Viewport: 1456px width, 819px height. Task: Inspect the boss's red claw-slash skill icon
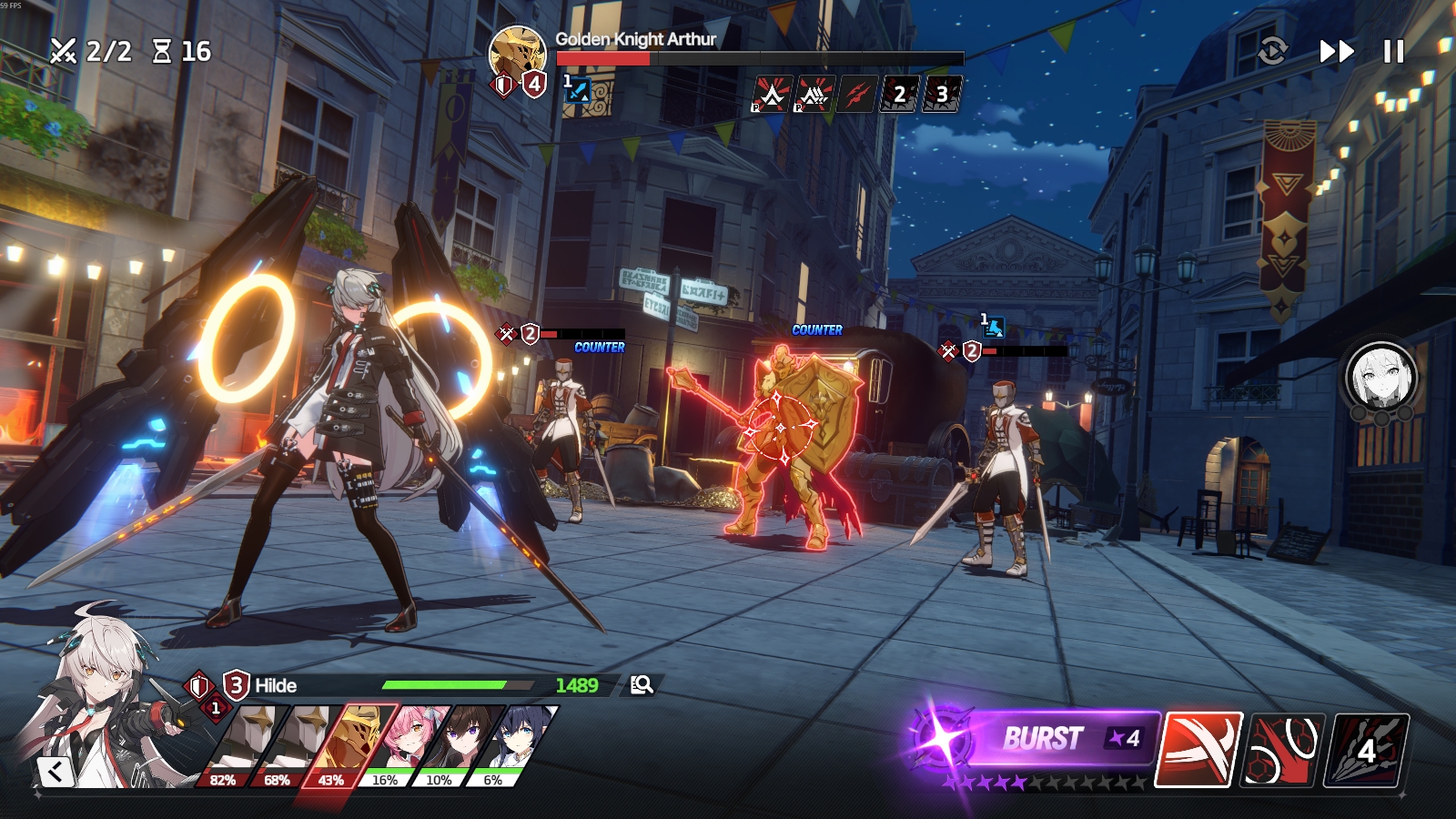point(856,94)
